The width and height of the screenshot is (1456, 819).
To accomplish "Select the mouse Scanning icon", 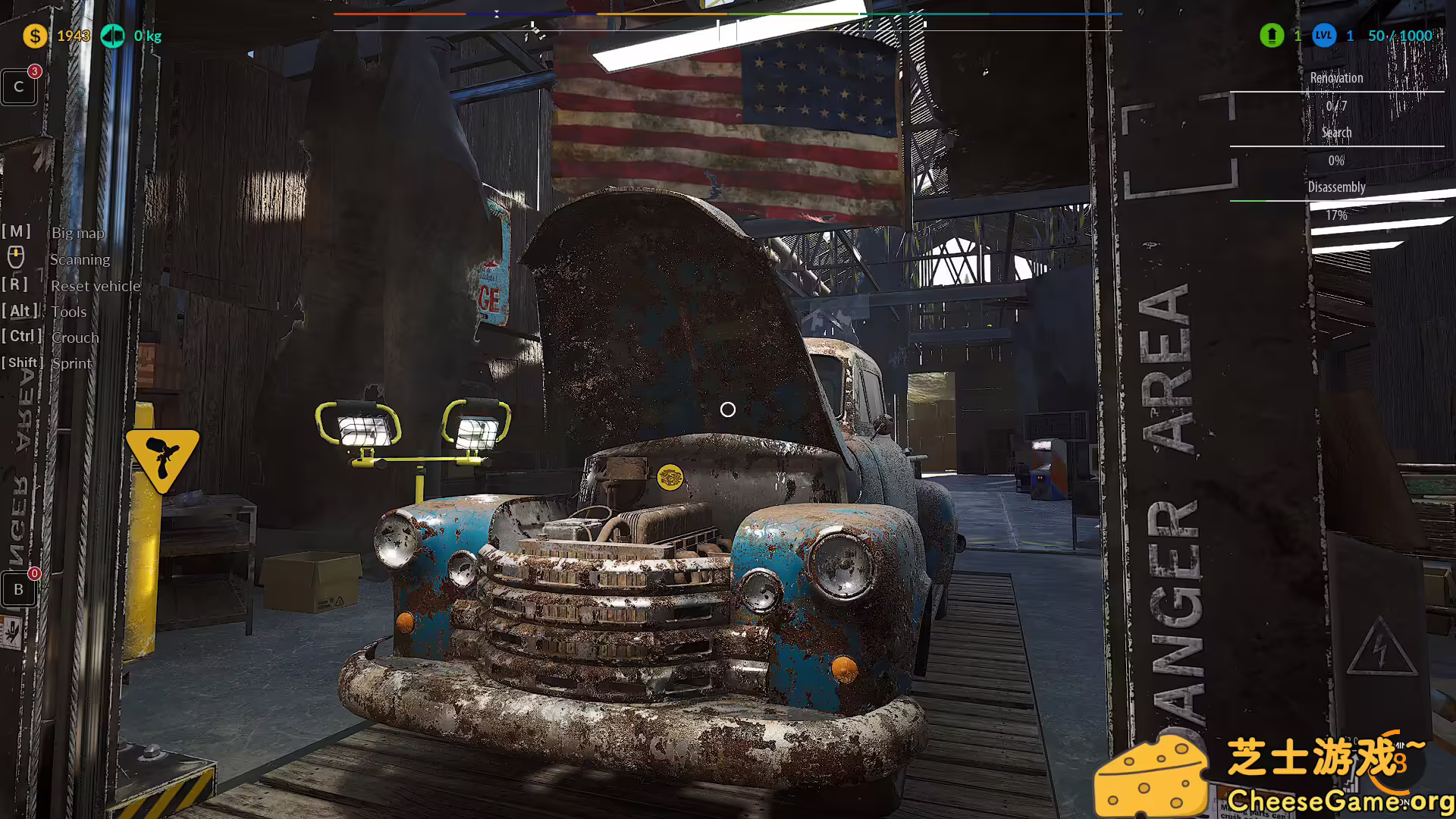I will tap(16, 258).
